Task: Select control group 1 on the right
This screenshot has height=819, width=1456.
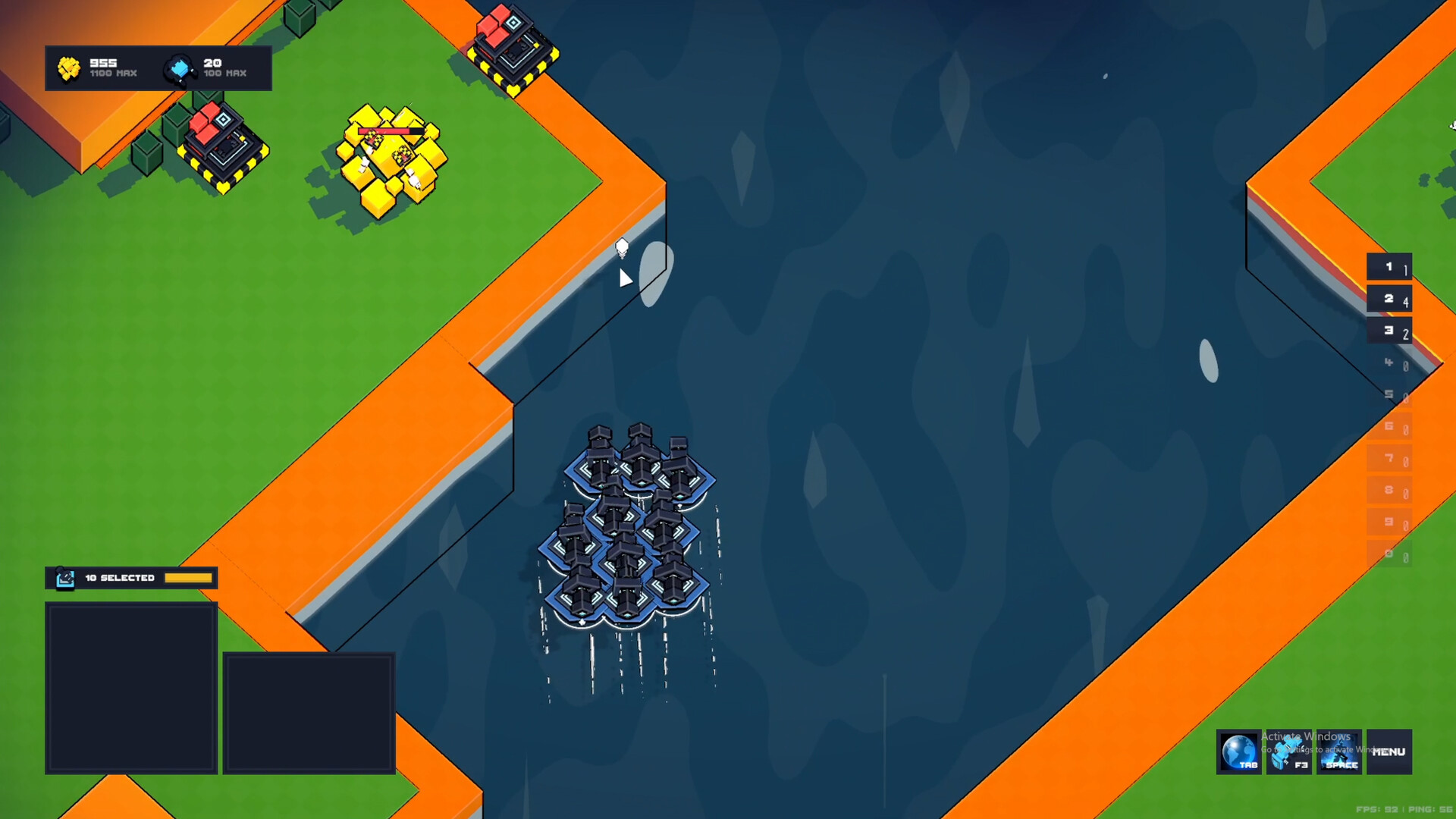Action: point(1389,267)
